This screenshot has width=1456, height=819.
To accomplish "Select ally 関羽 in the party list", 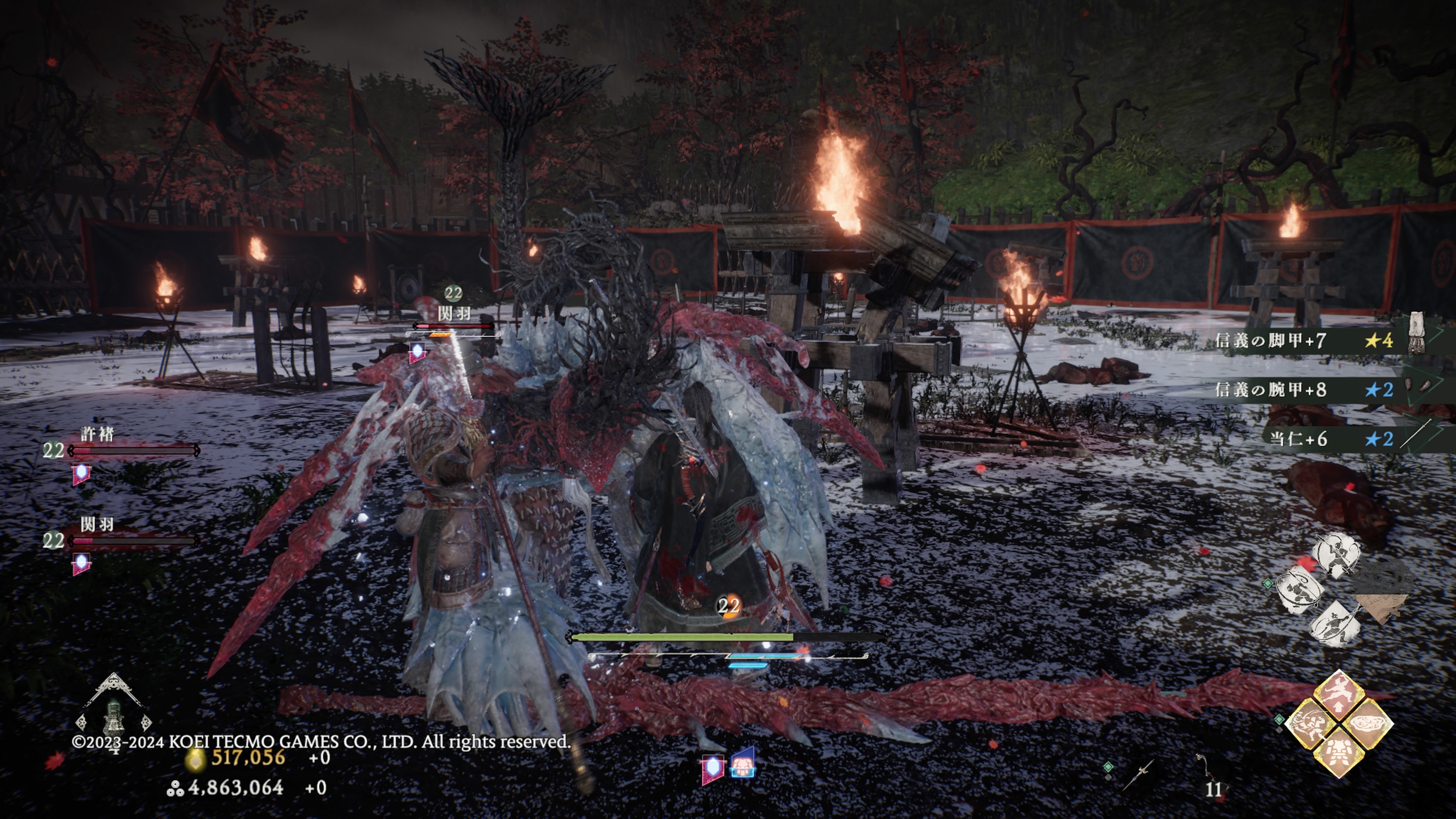I will (97, 525).
